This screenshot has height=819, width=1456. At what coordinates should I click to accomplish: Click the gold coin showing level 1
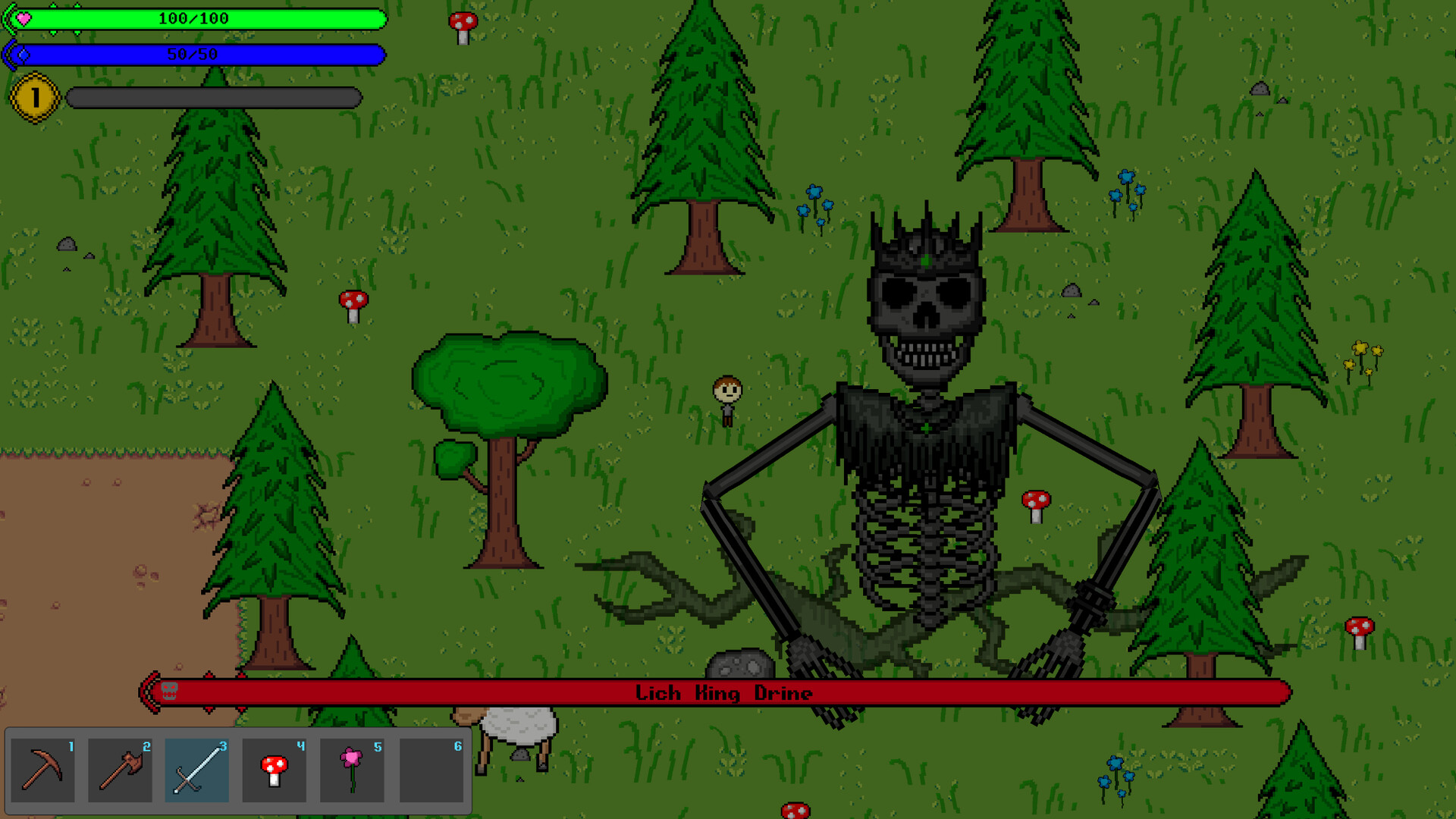click(x=33, y=96)
